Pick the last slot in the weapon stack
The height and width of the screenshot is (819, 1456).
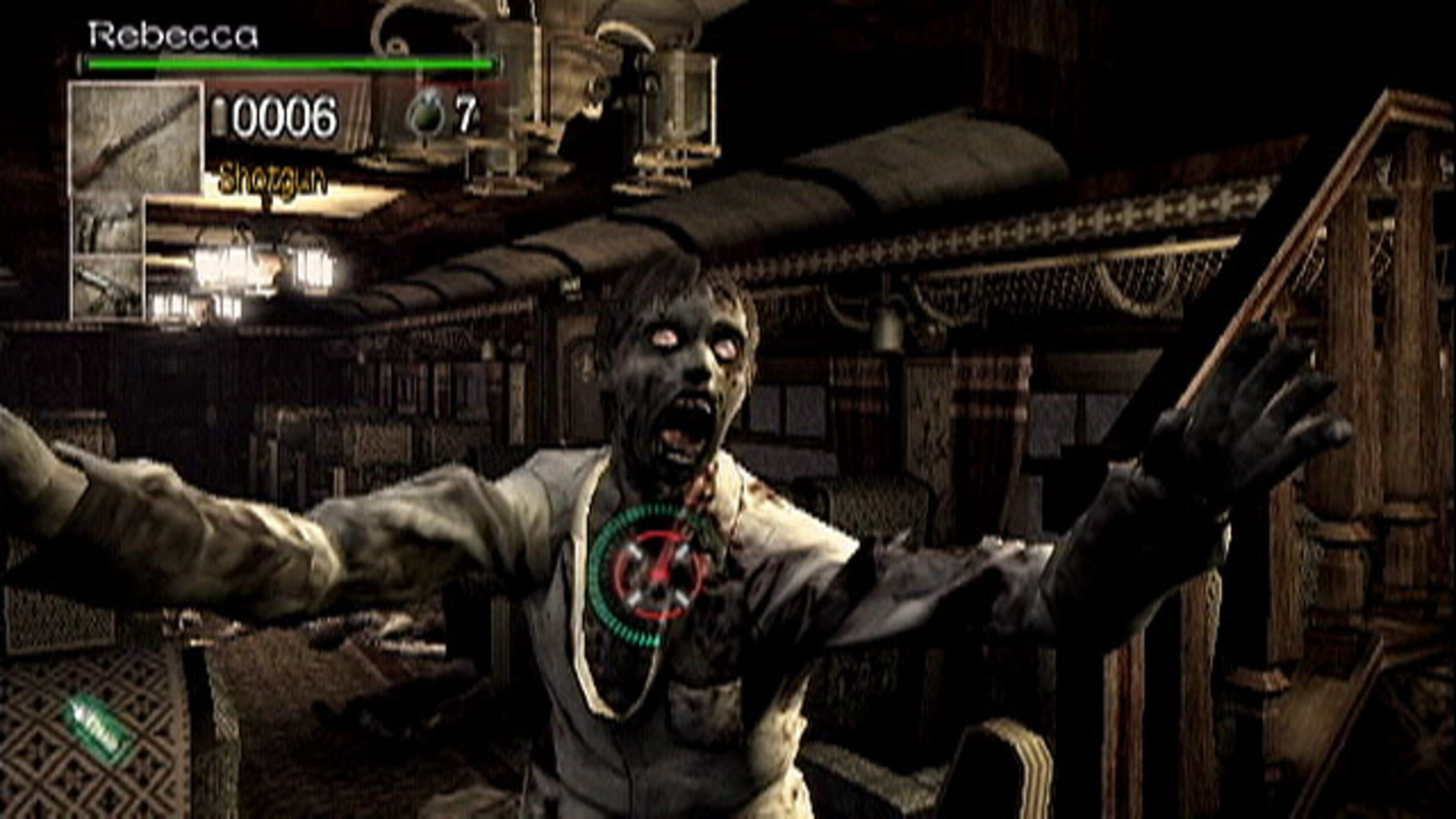107,286
